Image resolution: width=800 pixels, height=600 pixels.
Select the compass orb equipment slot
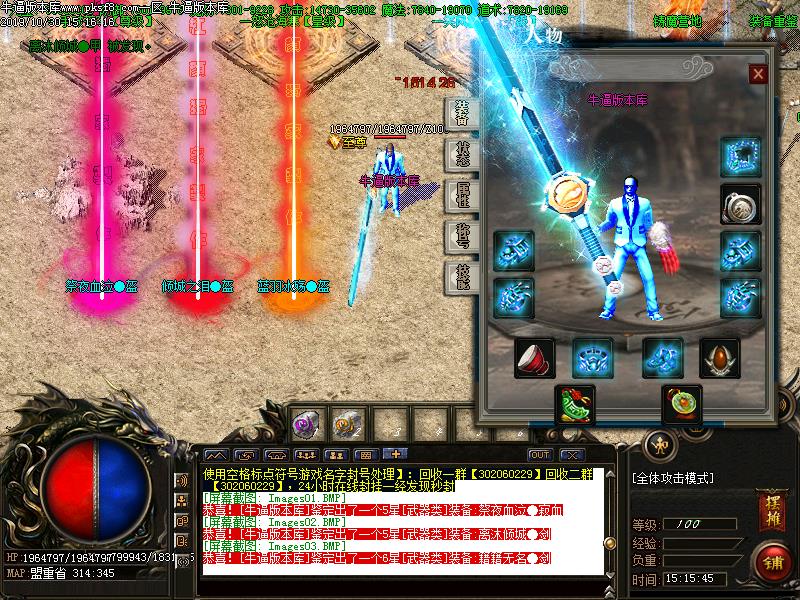[681, 404]
